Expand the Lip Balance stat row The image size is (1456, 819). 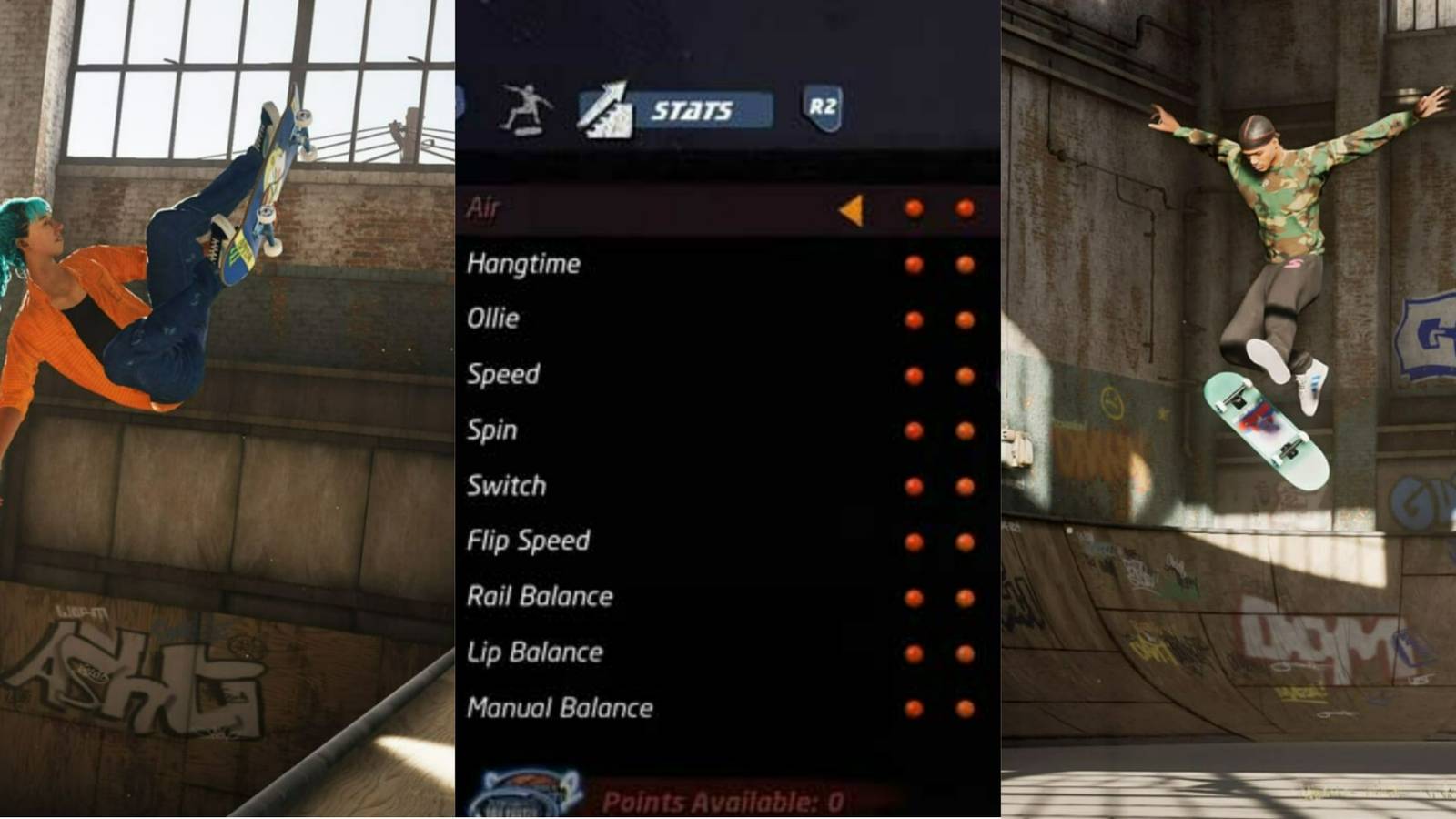click(534, 652)
